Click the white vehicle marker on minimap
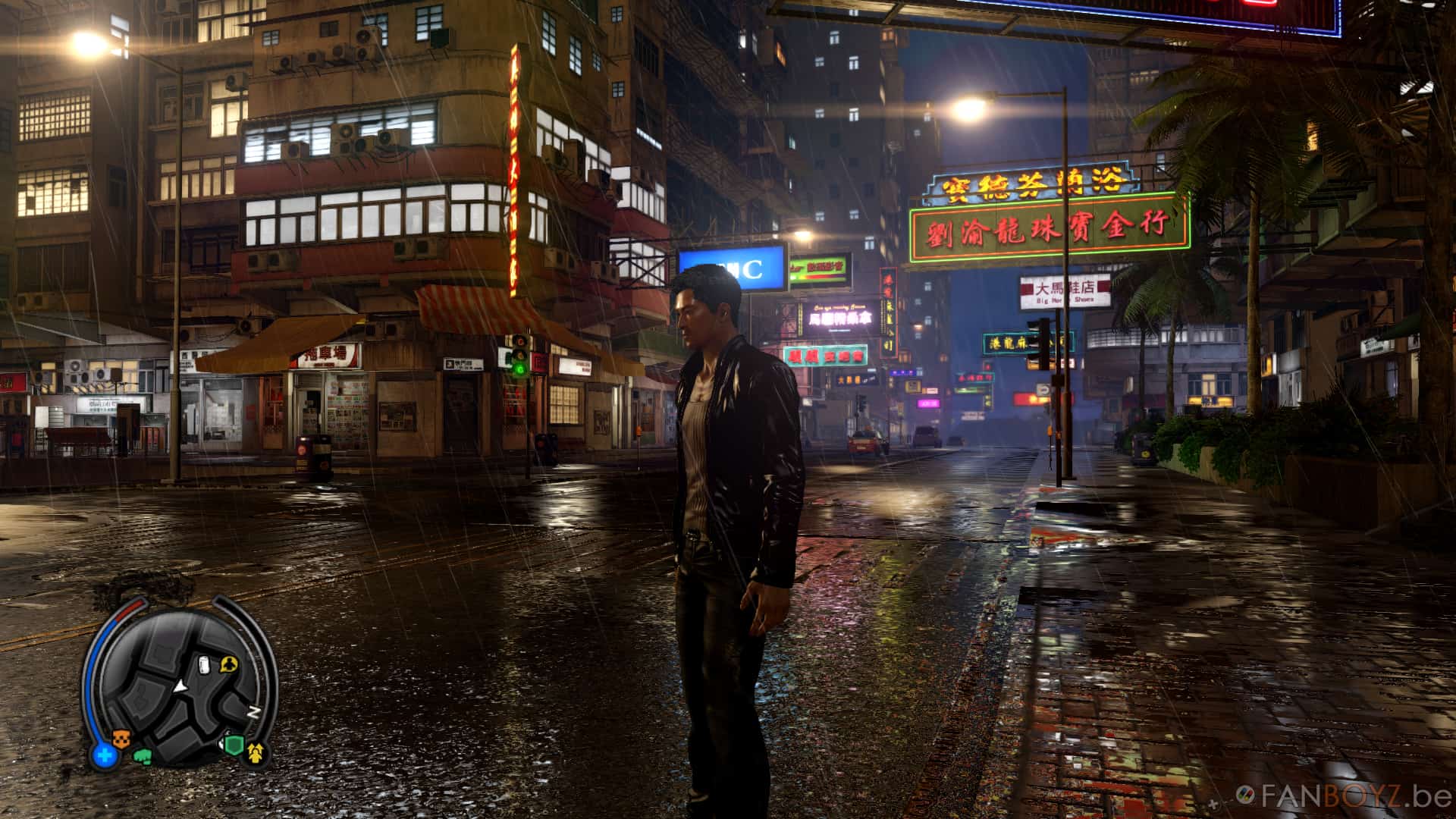This screenshot has height=819, width=1456. (x=203, y=665)
